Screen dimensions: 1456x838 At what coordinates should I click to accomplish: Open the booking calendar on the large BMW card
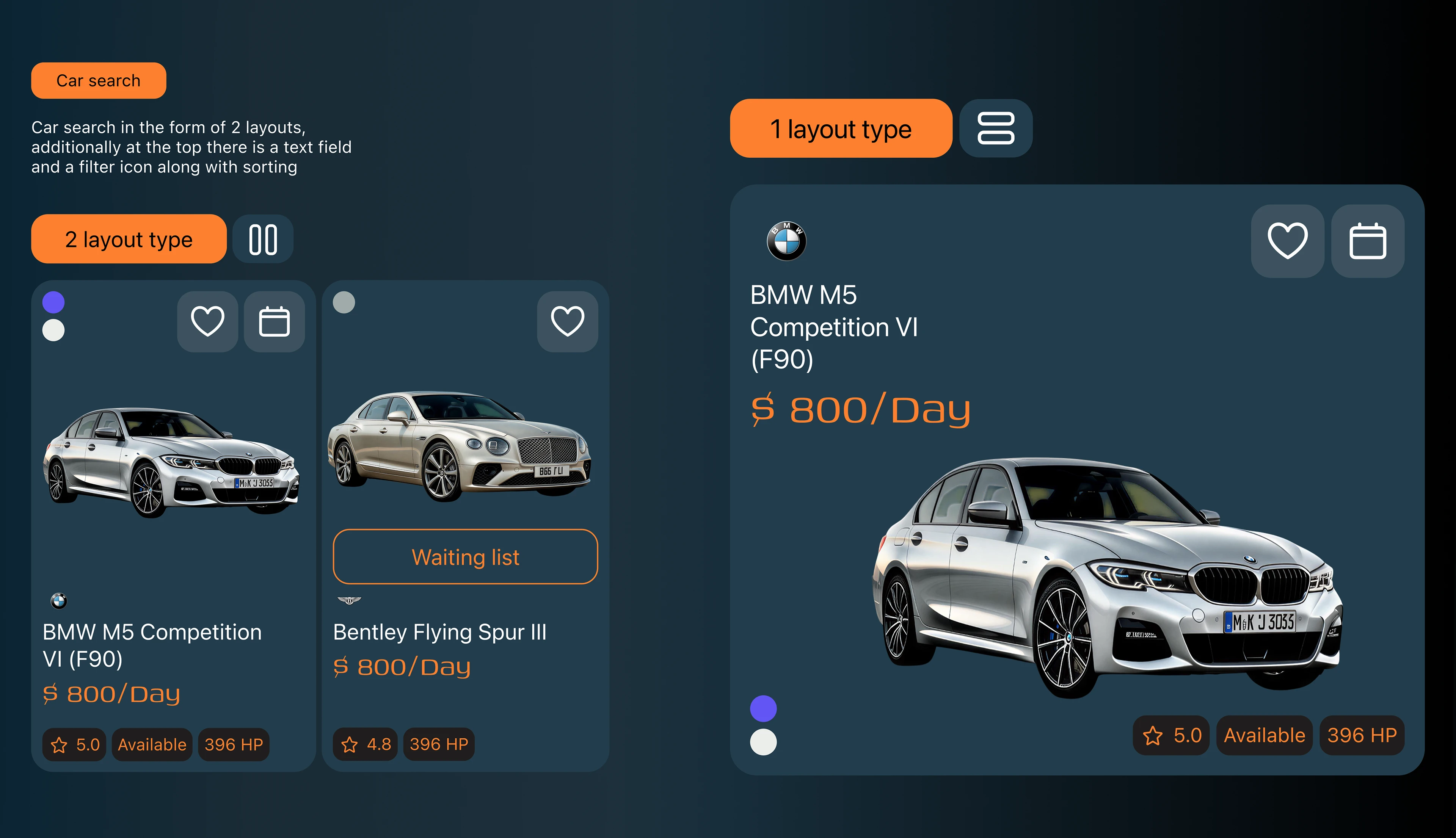click(x=1367, y=242)
